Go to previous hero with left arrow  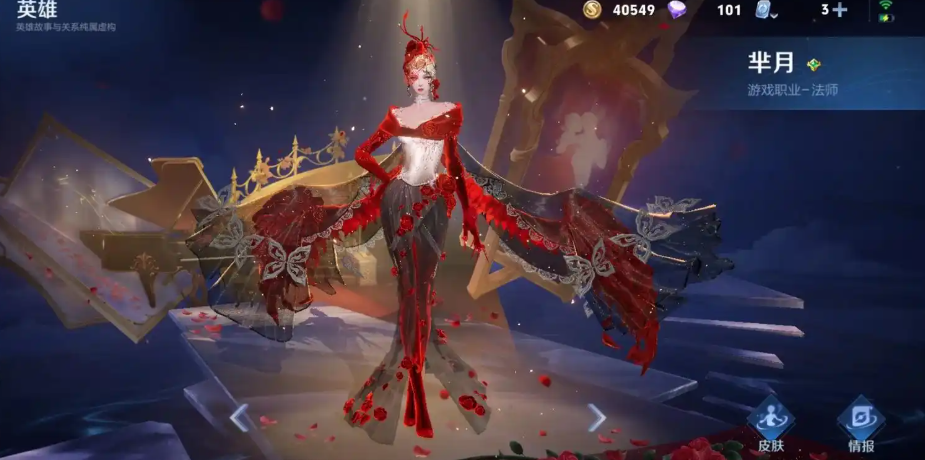239,417
